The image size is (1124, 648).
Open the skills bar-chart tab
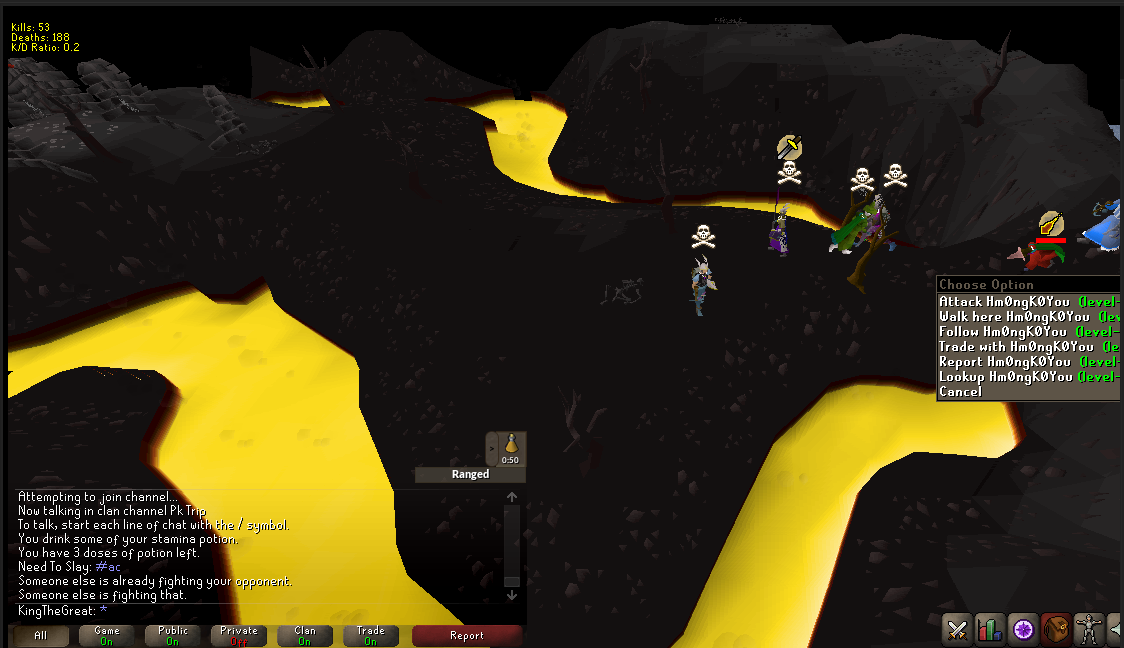tap(990, 629)
